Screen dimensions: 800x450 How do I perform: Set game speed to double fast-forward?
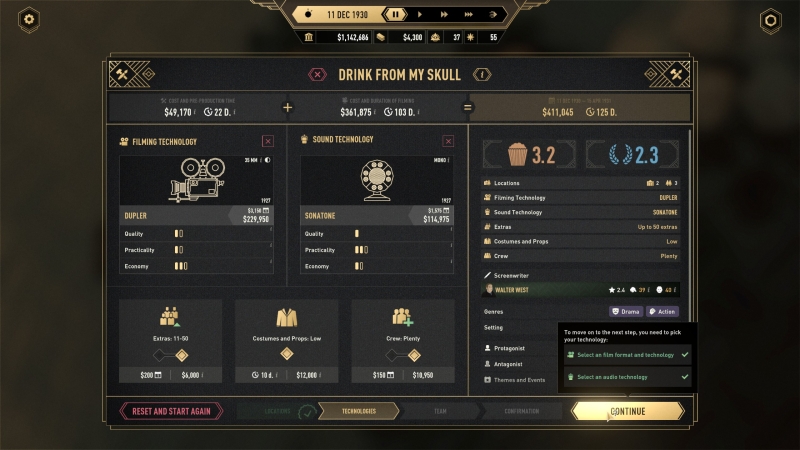tap(442, 14)
